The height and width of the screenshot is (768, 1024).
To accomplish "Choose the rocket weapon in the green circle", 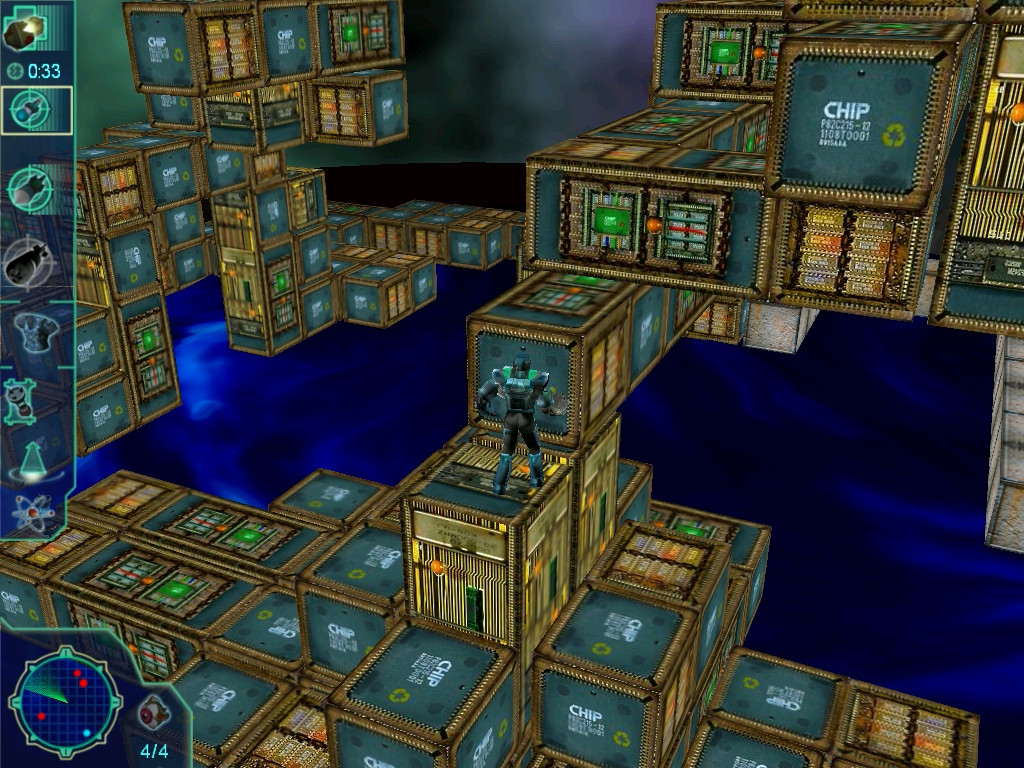I will pyautogui.click(x=31, y=187).
